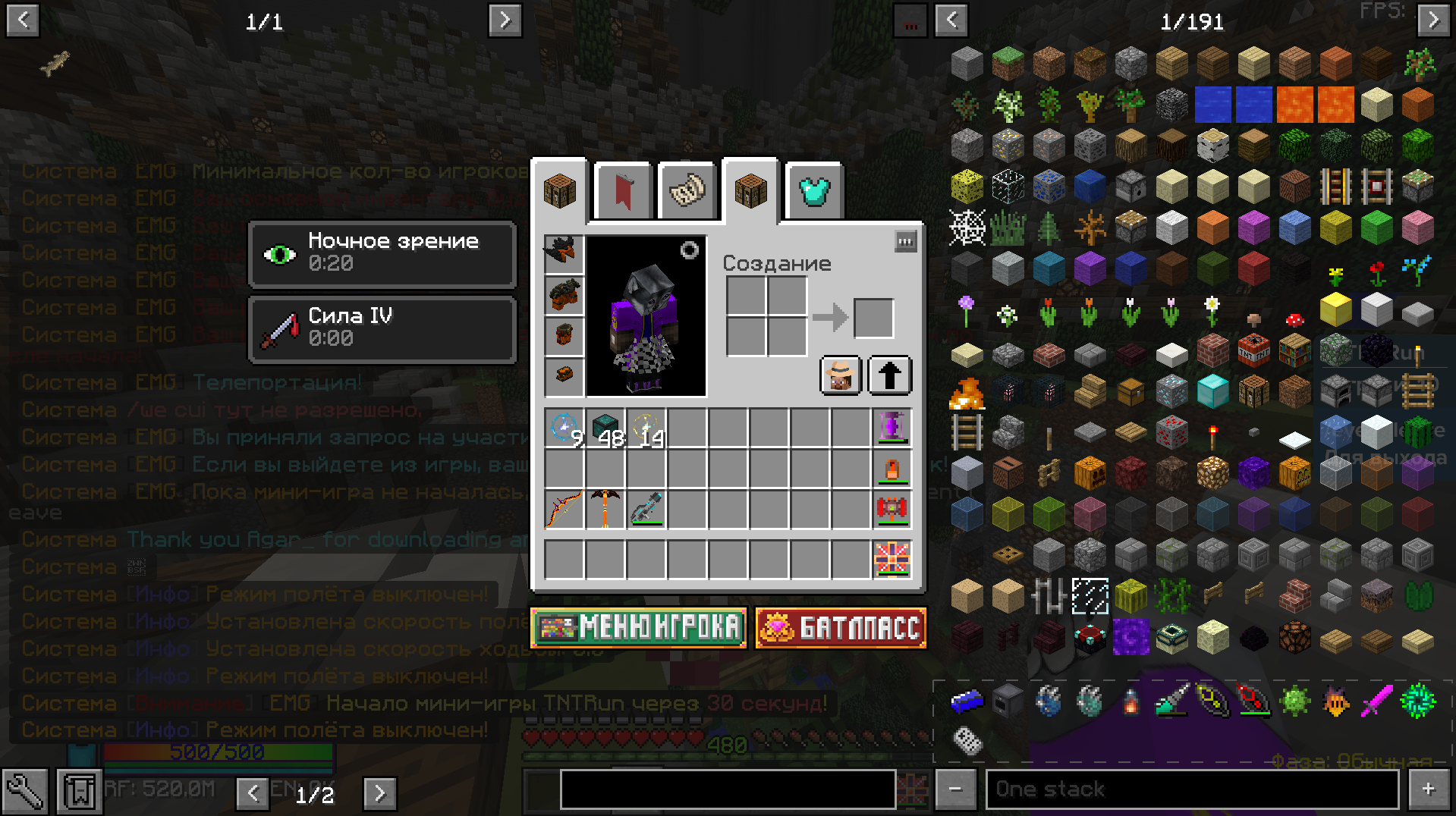Decrease item amount with minus button

coord(954,789)
